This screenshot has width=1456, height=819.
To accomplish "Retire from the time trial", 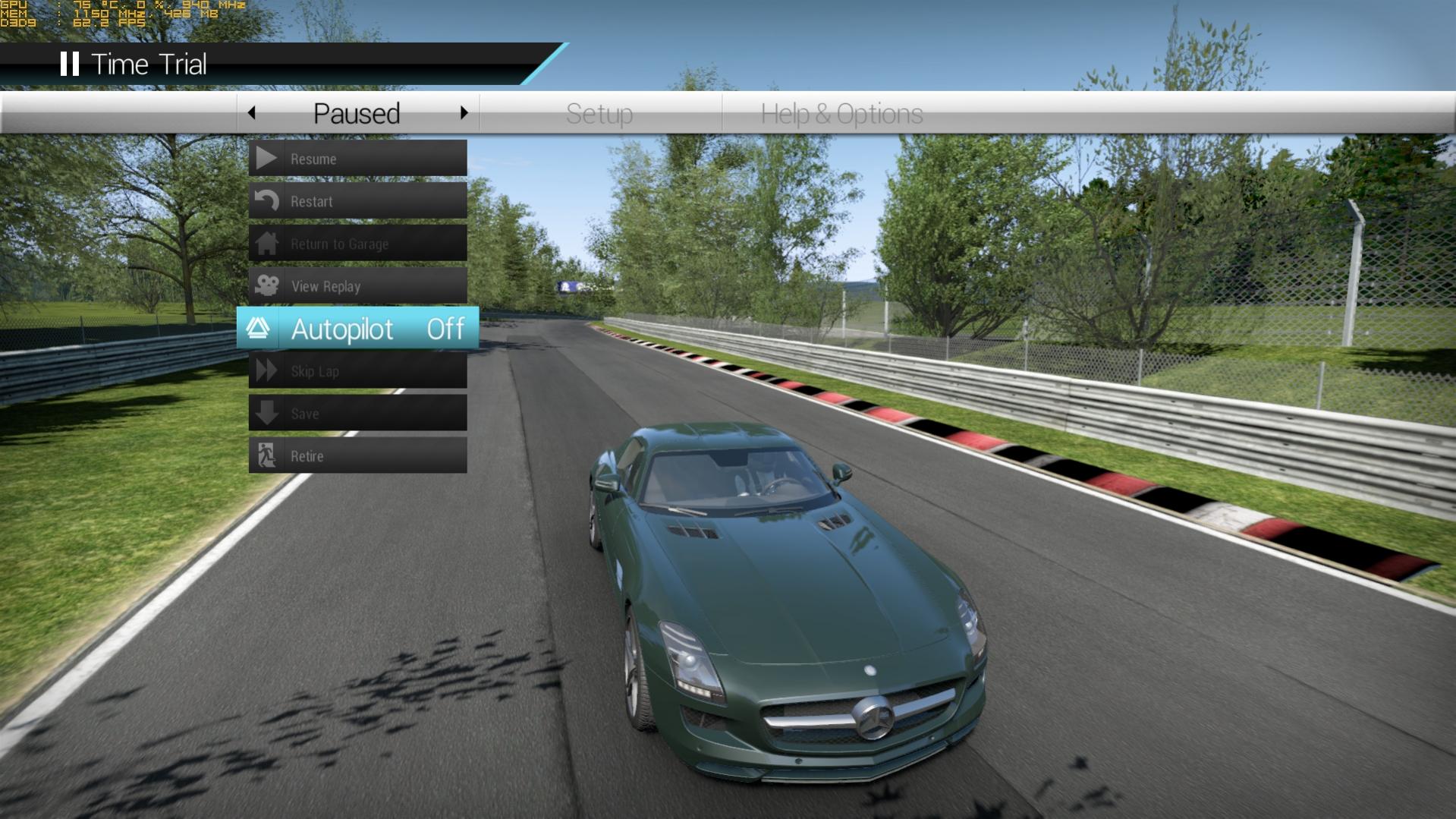I will (x=357, y=456).
